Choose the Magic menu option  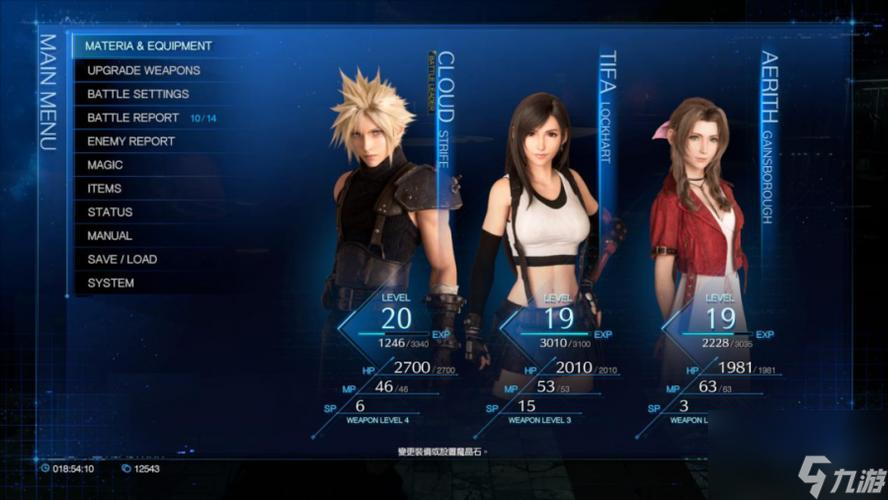[x=105, y=165]
